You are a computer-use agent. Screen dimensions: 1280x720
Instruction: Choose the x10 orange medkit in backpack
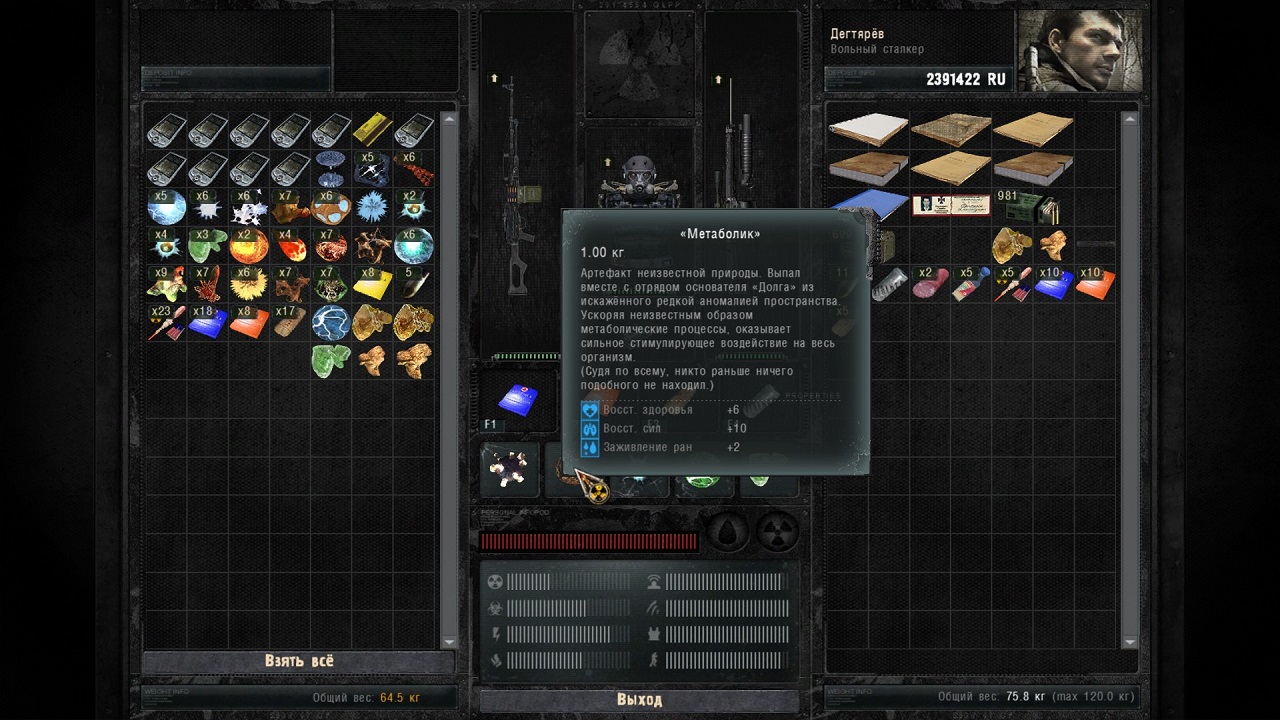coord(1095,284)
